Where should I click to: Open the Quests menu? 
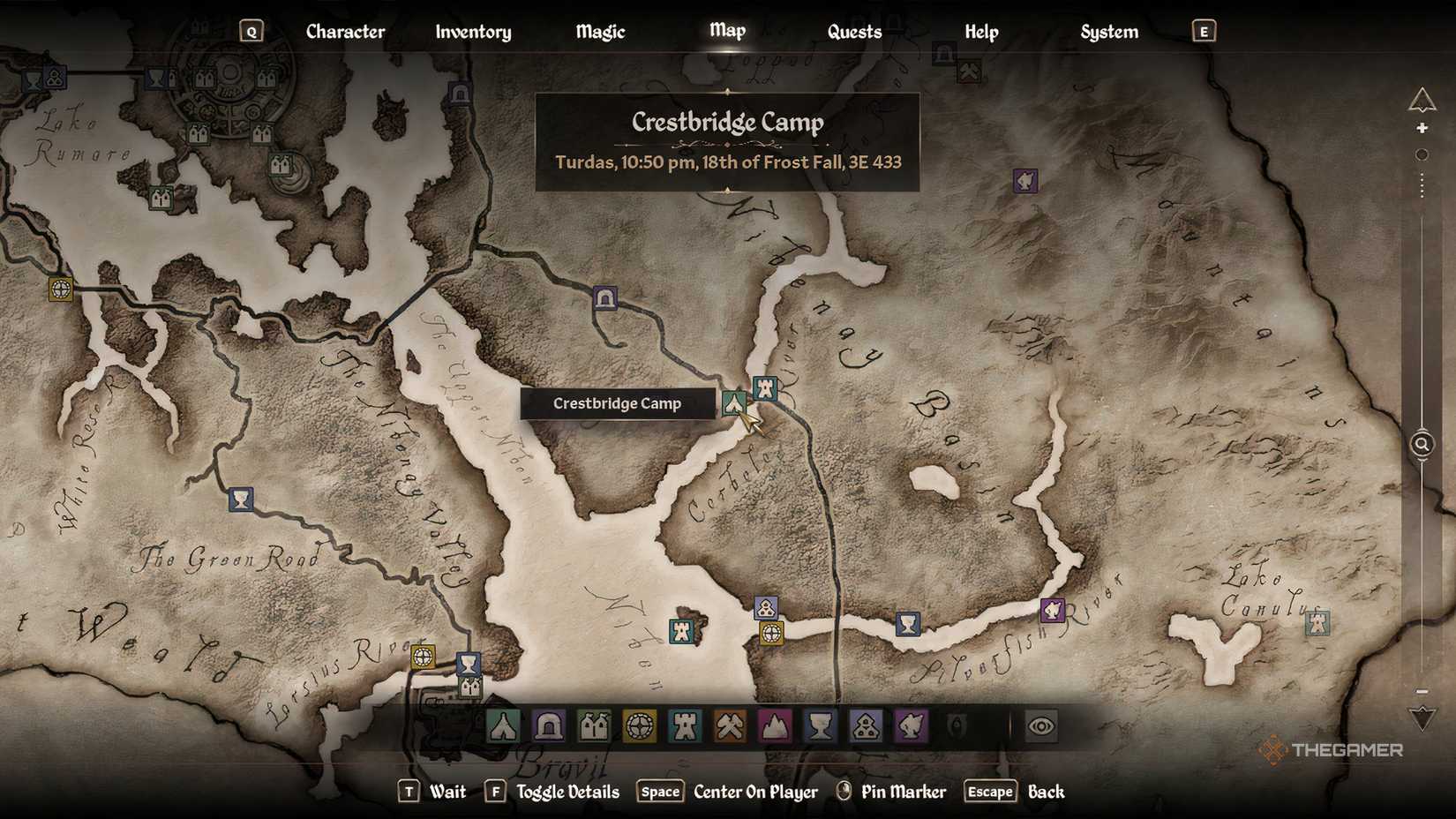(x=853, y=31)
